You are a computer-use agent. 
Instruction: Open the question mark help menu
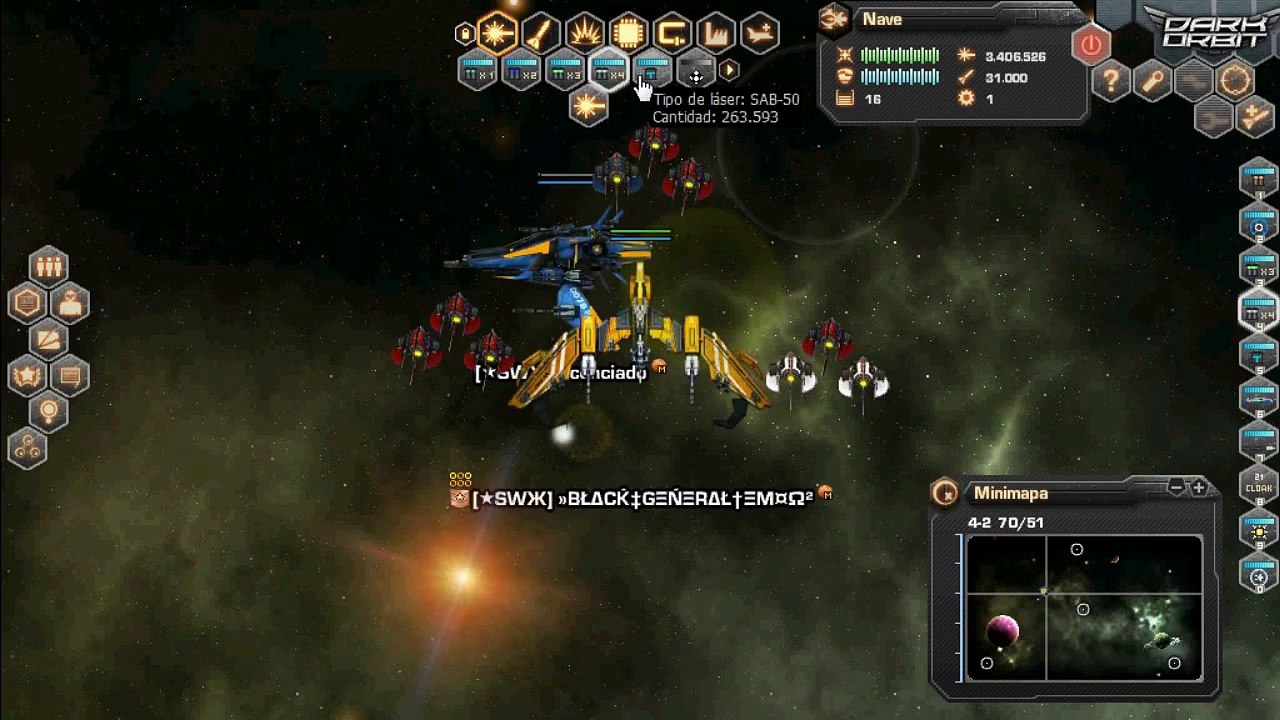pyautogui.click(x=1111, y=81)
